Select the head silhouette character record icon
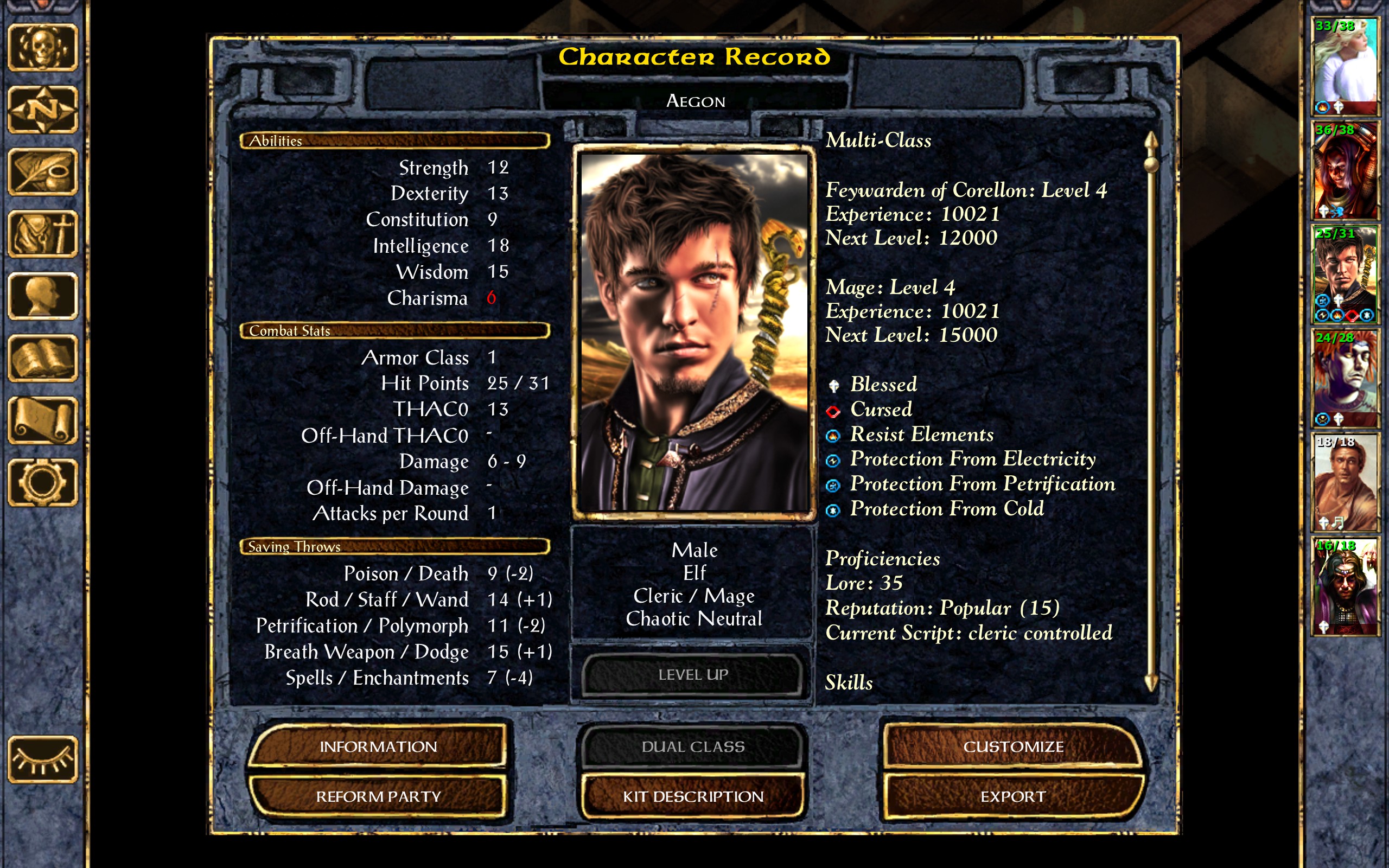1389x868 pixels. tap(42, 296)
